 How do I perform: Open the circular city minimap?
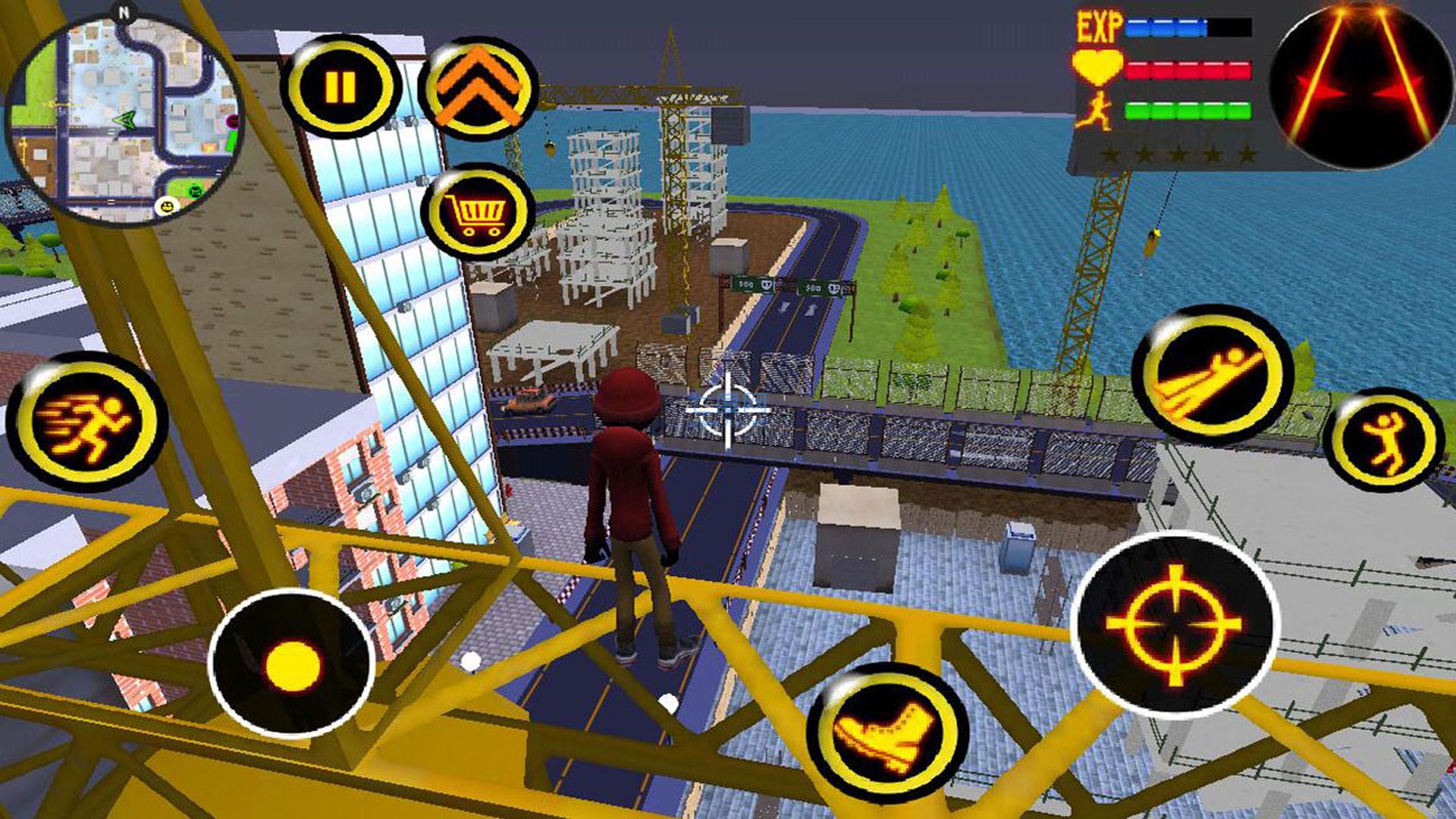(x=124, y=120)
